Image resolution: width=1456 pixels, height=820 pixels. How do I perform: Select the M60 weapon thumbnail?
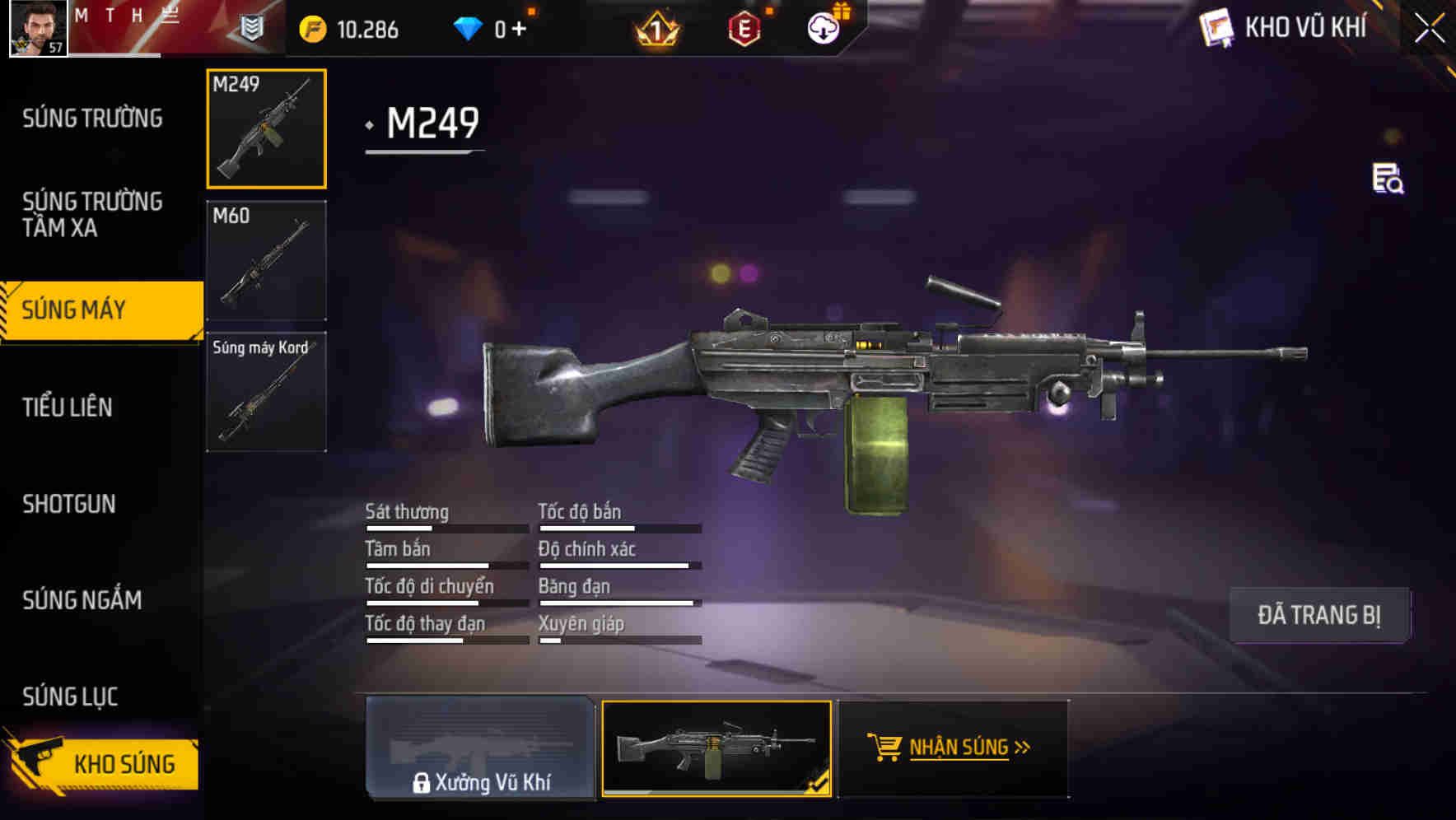(x=265, y=259)
